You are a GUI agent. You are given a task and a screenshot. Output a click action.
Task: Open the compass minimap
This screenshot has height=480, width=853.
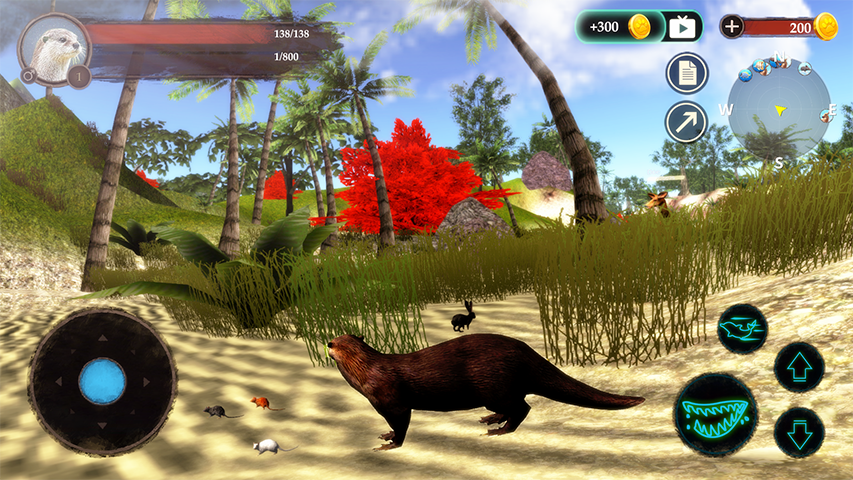(x=778, y=110)
